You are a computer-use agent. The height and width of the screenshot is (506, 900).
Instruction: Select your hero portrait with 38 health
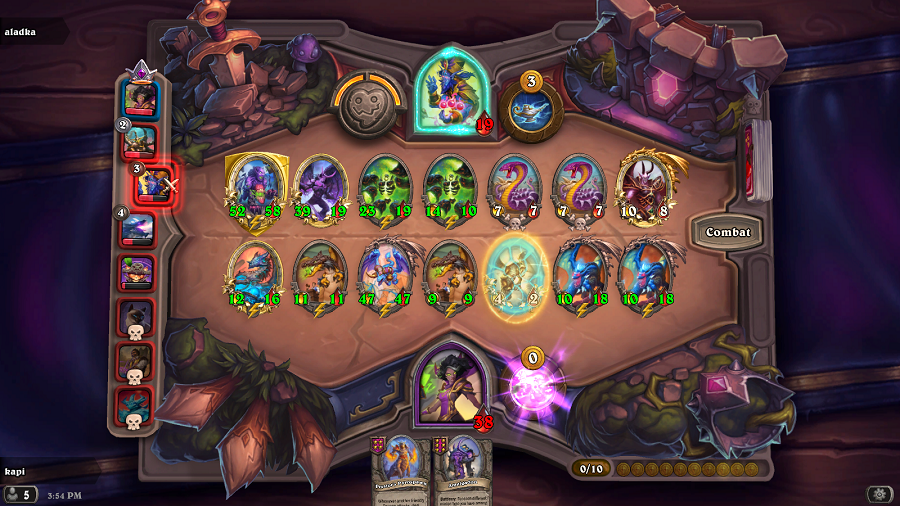pyautogui.click(x=453, y=382)
